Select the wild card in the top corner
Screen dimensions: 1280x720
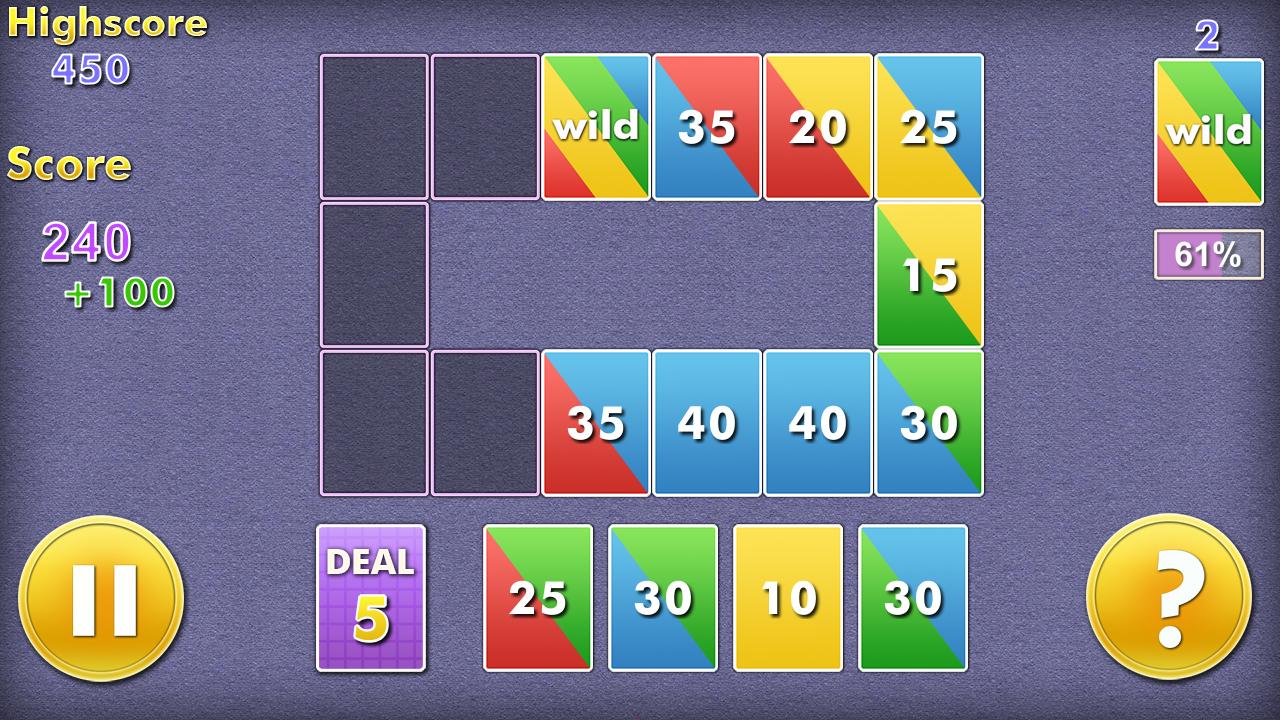[x=1208, y=128]
